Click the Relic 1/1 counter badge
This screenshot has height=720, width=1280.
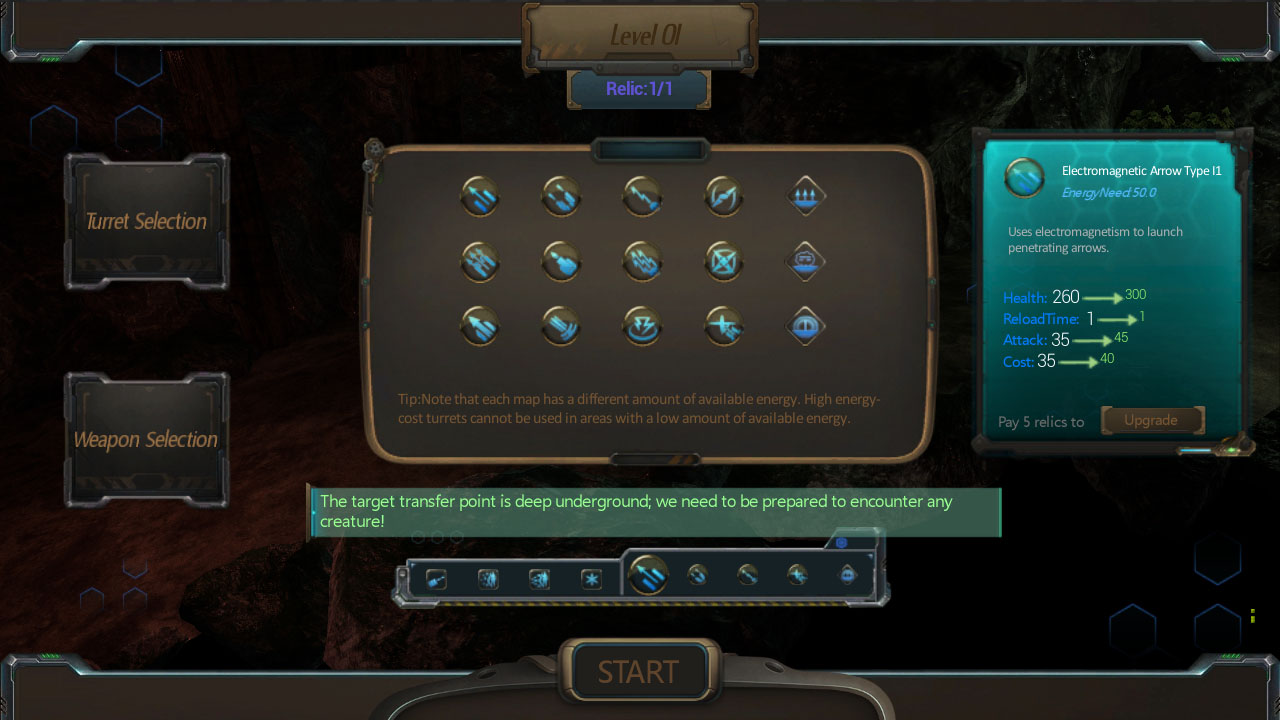tap(639, 88)
